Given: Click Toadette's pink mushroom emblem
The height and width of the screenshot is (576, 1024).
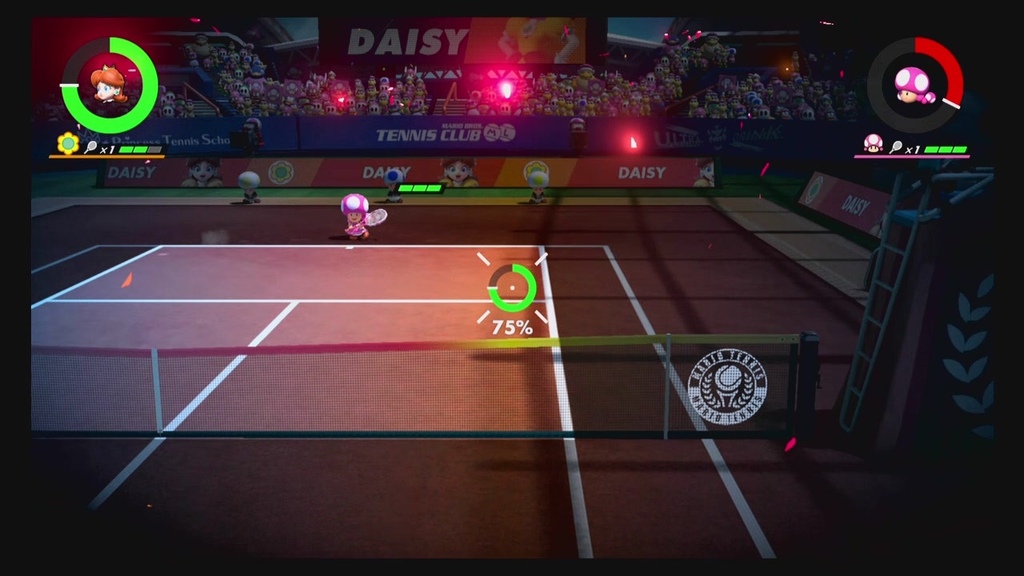Looking at the screenshot, I should 873,143.
